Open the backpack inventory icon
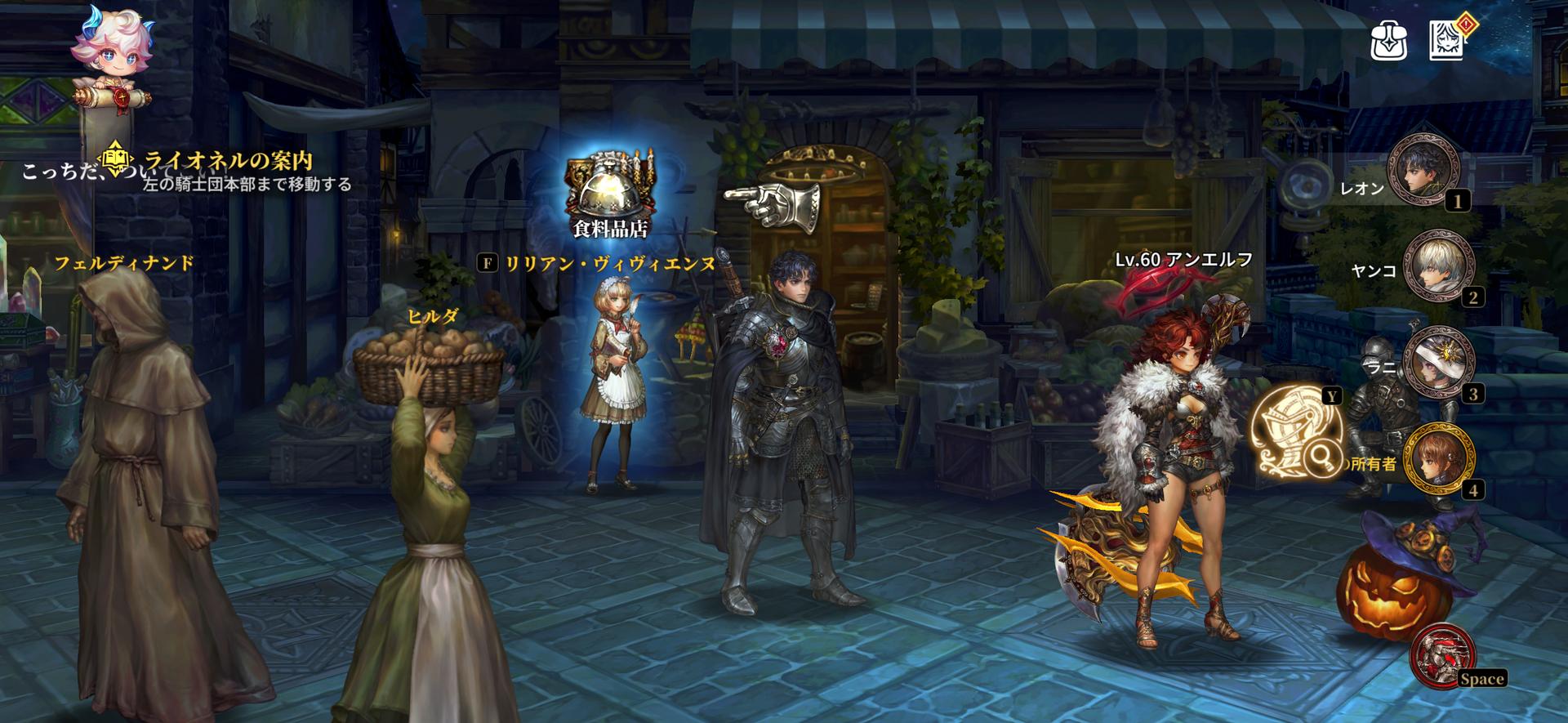Screen dimensions: 1568x723 (x=1388, y=39)
